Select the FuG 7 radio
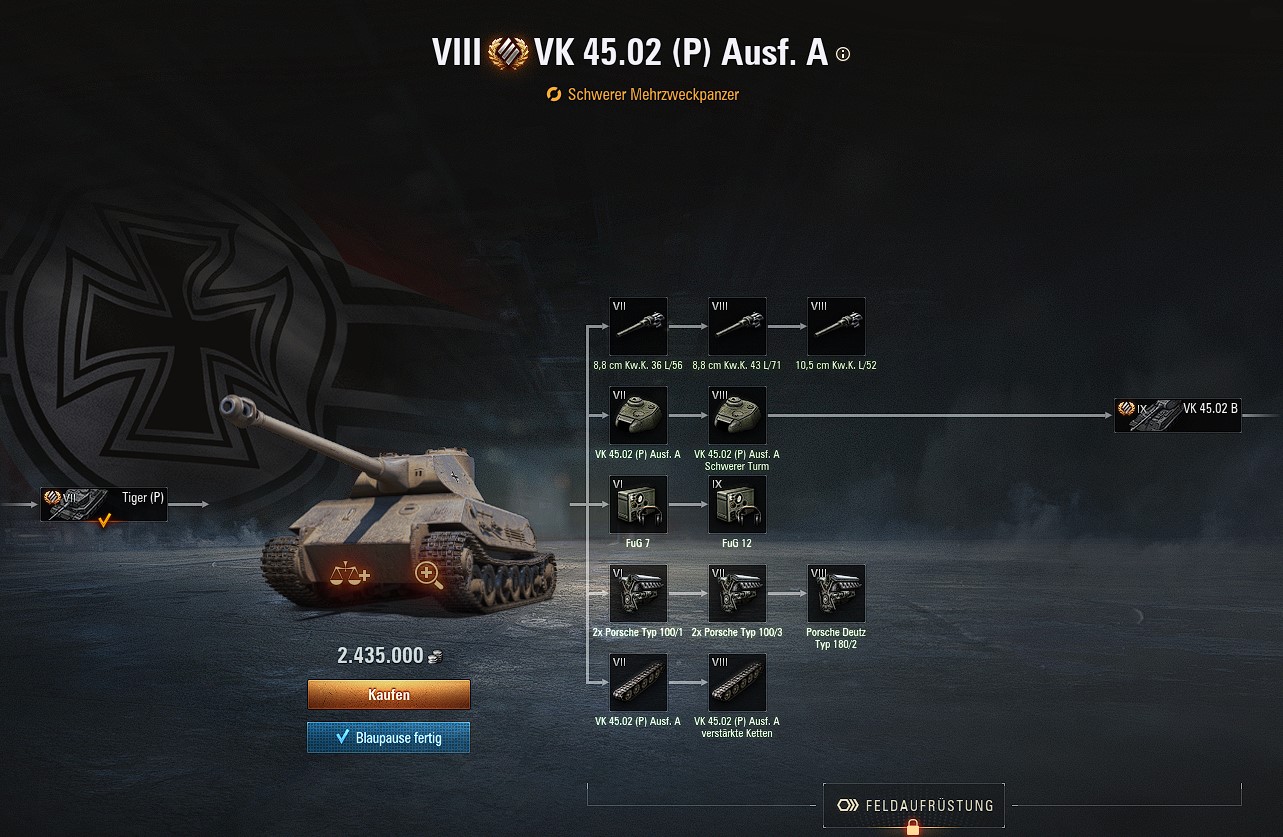The width and height of the screenshot is (1283, 837). [638, 504]
